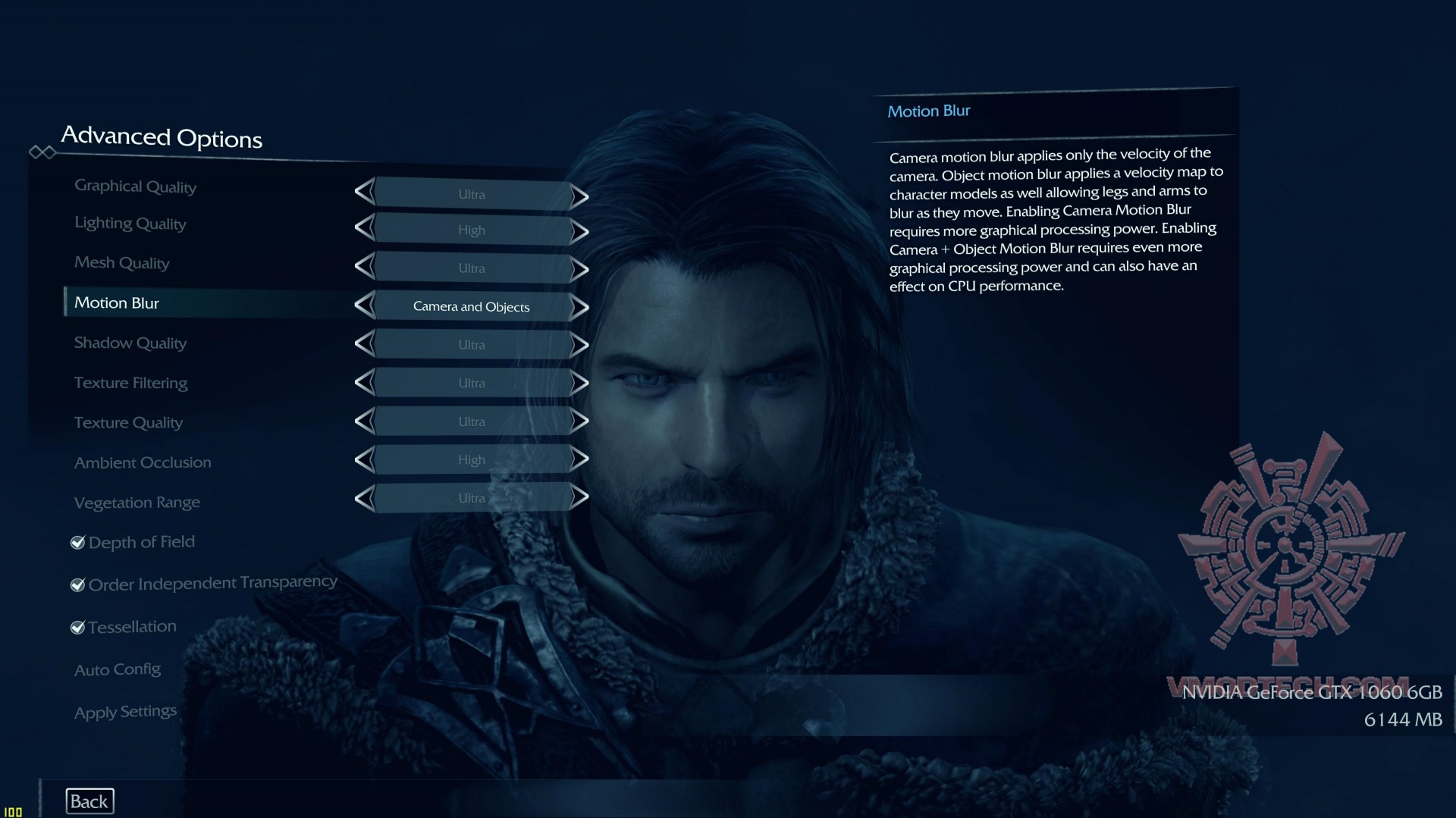The width and height of the screenshot is (1456, 818).
Task: Disable the Depth of Field checkbox
Action: (77, 543)
